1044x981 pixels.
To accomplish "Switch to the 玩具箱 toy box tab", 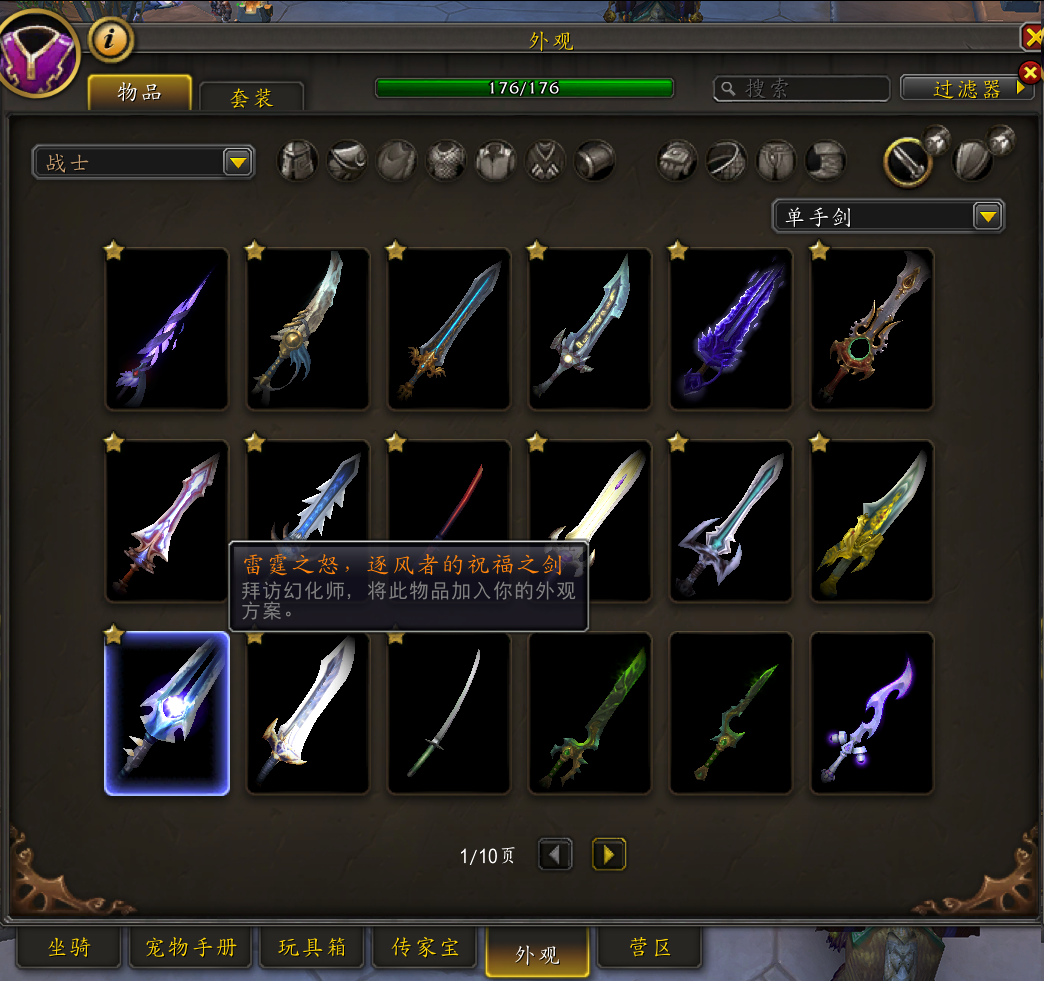I will click(x=312, y=948).
